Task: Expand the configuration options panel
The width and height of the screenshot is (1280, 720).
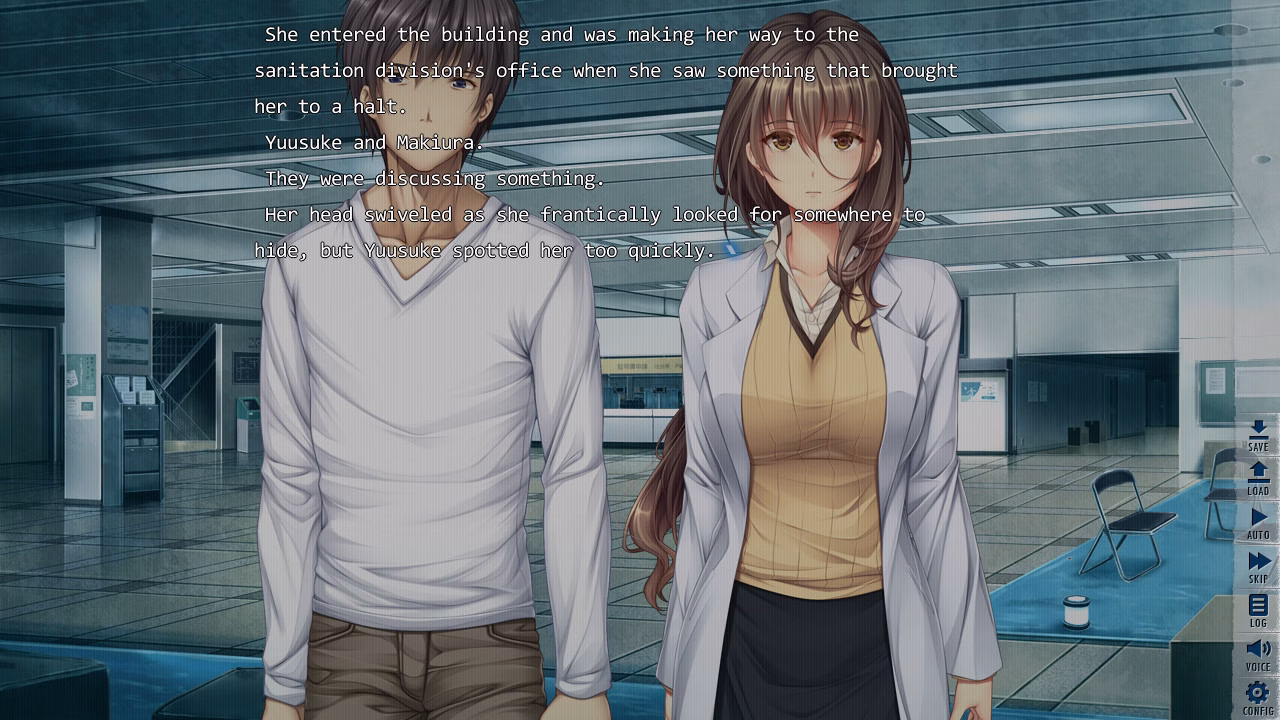Action: 1258,695
